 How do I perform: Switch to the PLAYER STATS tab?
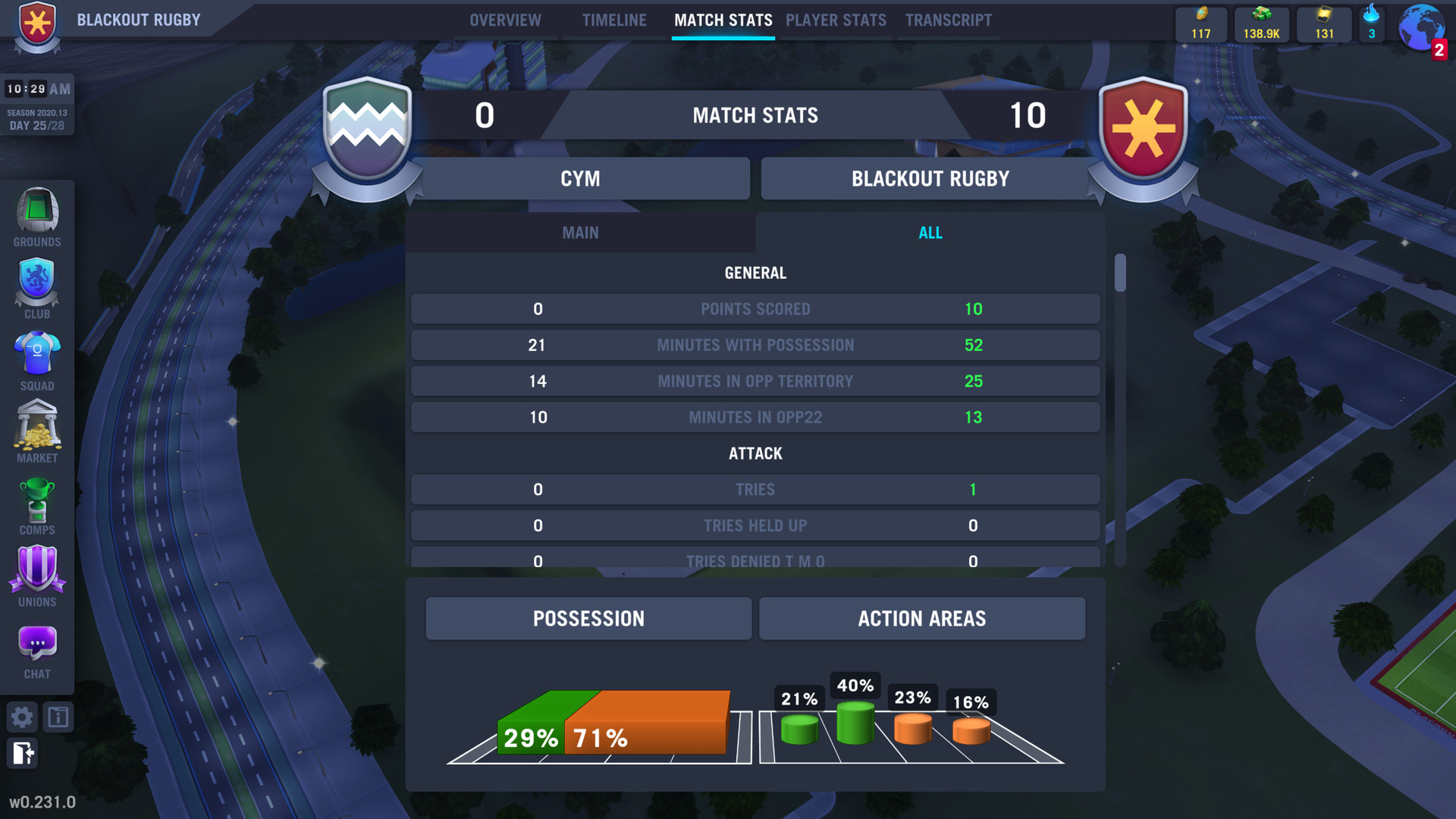[836, 20]
